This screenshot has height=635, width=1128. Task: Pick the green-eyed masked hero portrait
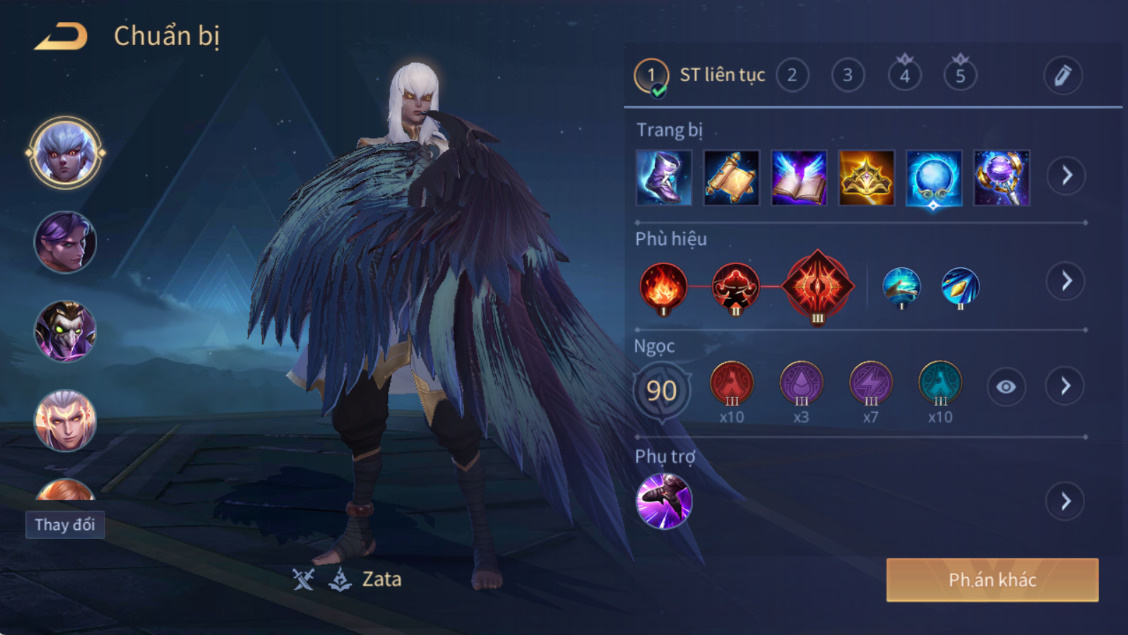click(65, 331)
